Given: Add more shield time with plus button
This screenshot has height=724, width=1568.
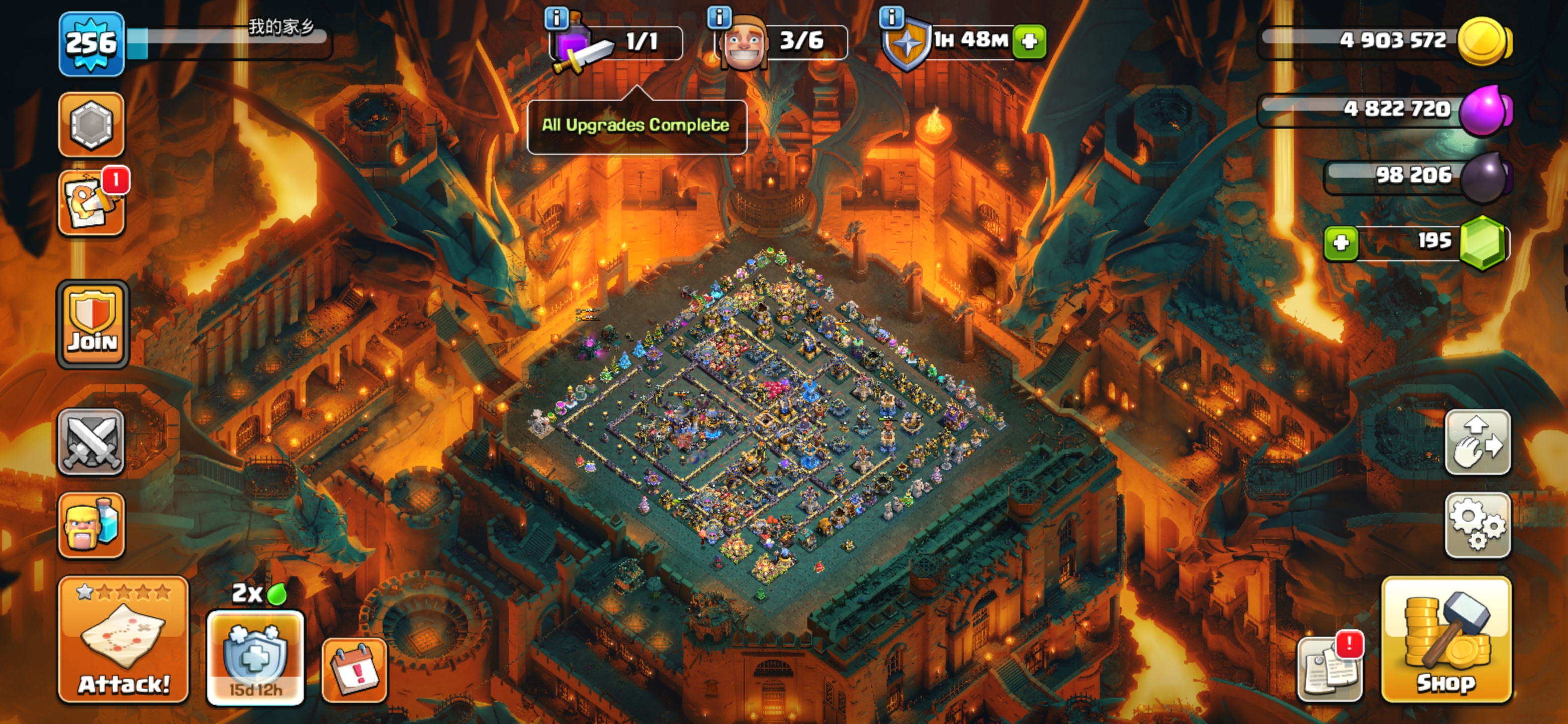Looking at the screenshot, I should (x=1029, y=41).
